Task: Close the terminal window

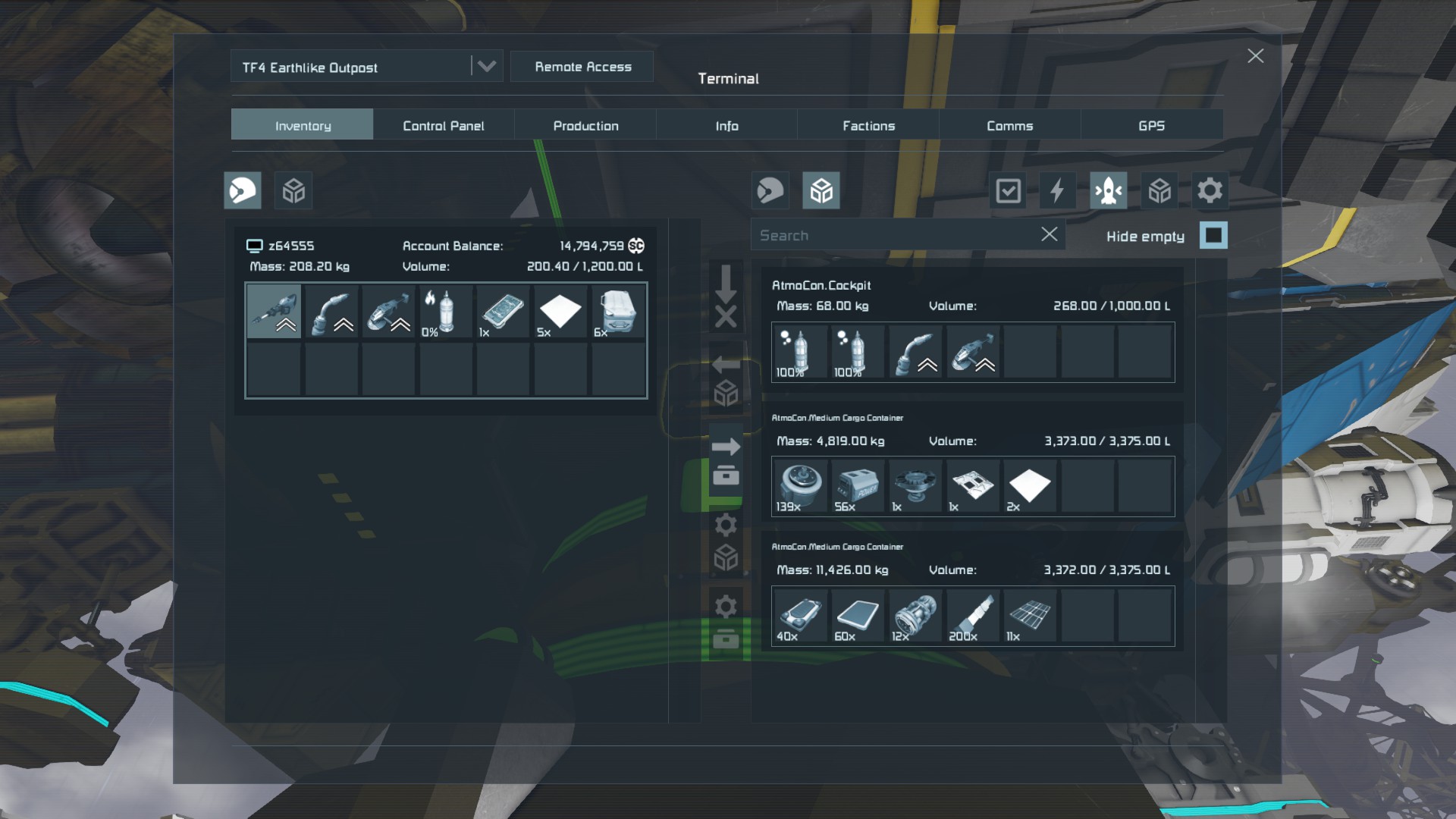Action: coord(1255,56)
